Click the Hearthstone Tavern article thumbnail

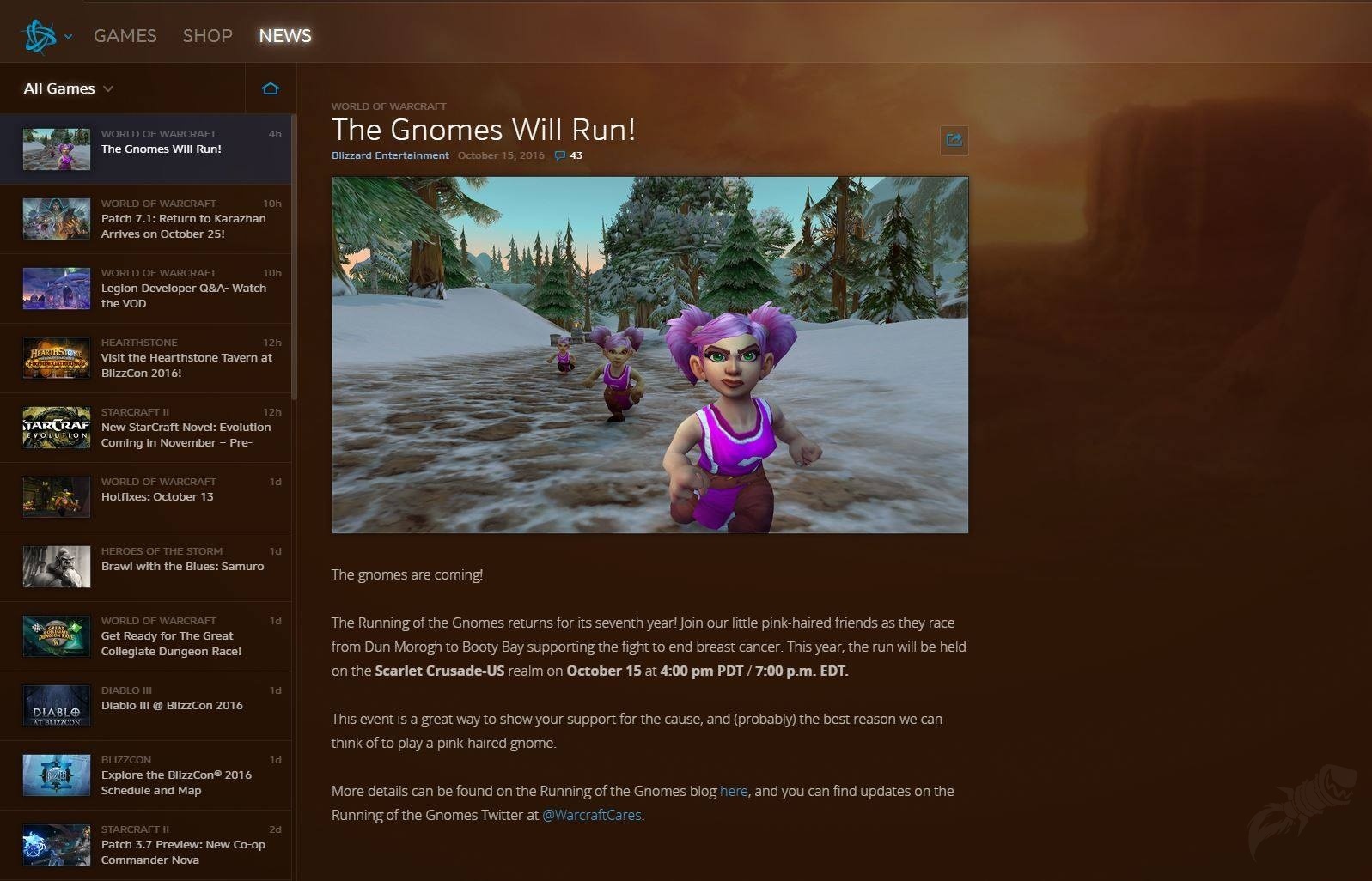[x=56, y=358]
